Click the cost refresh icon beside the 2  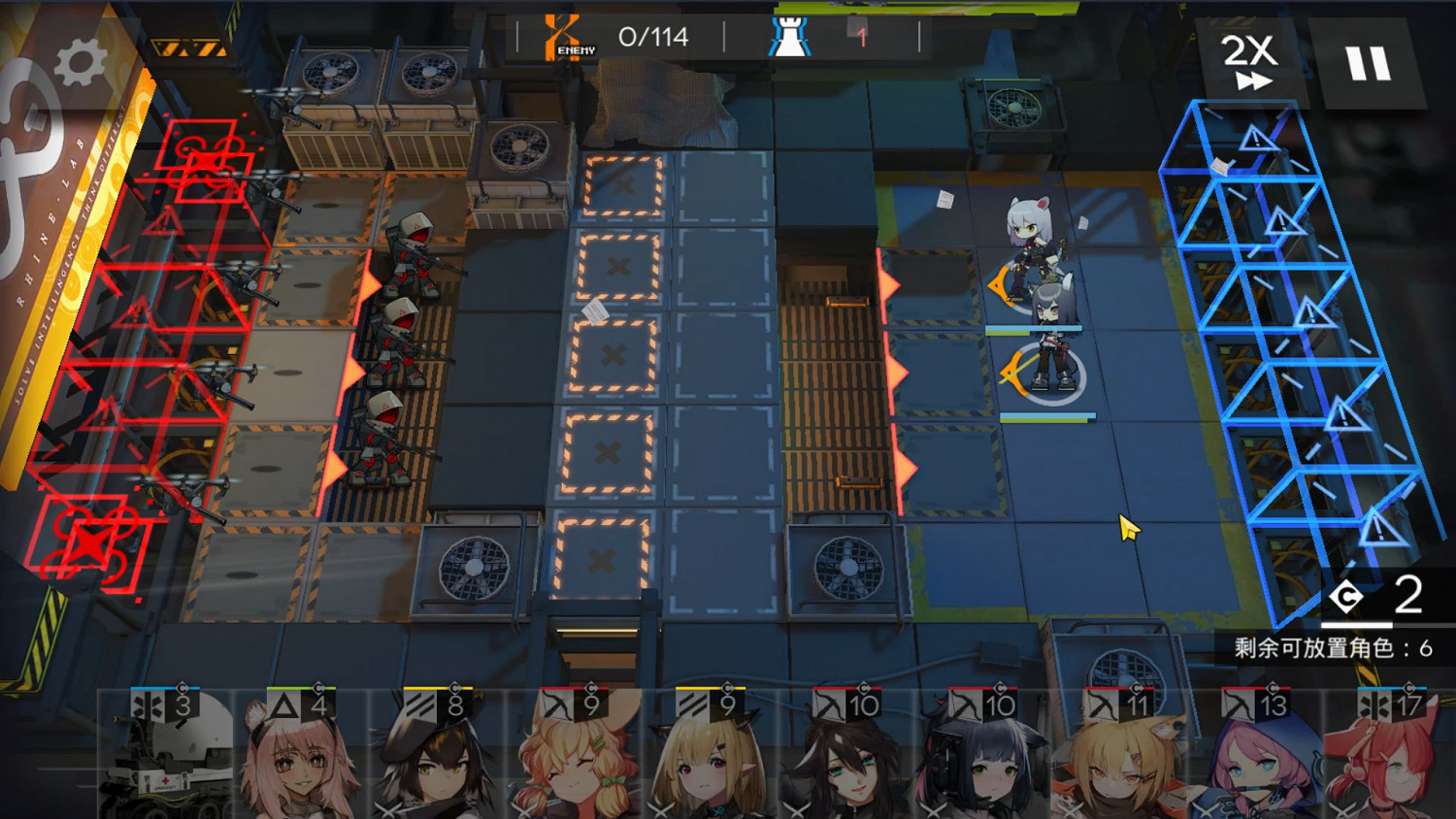[x=1348, y=597]
